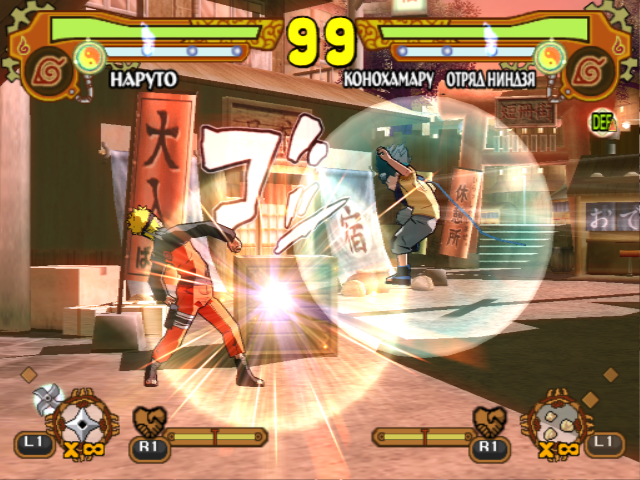Viewport: 640px width, 480px height.
Task: Click the opponent's Leaf Village emblem
Action: 595,66
